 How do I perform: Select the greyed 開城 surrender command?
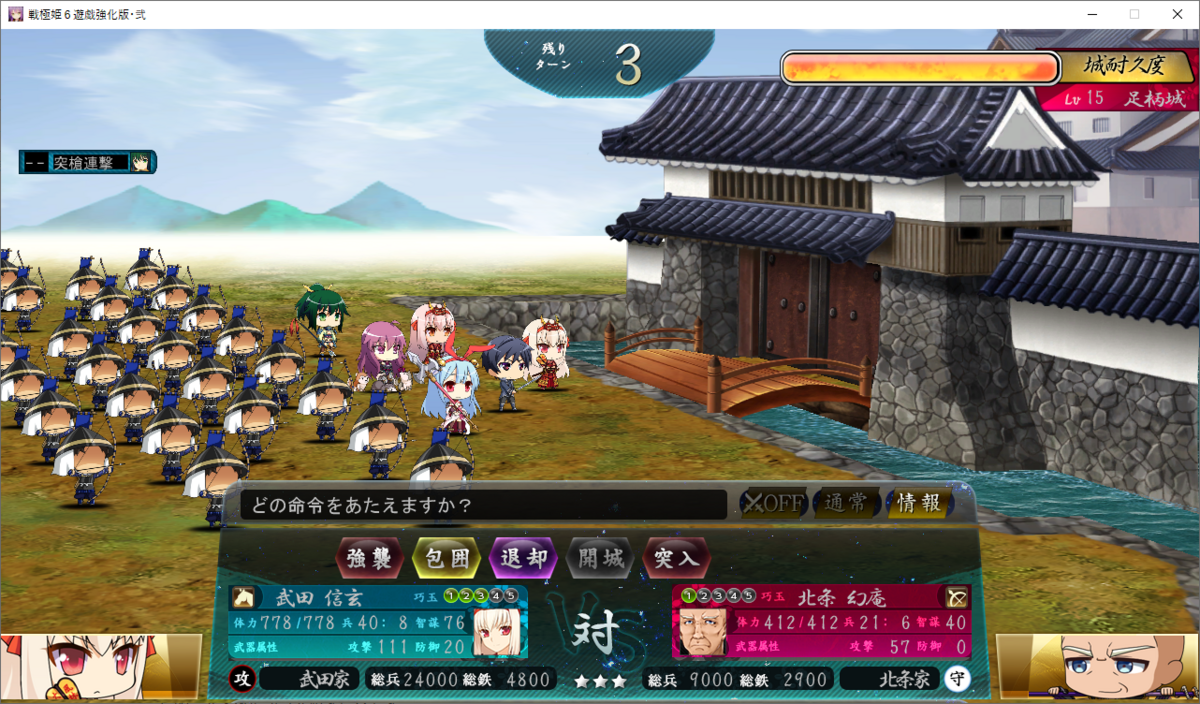click(x=600, y=558)
